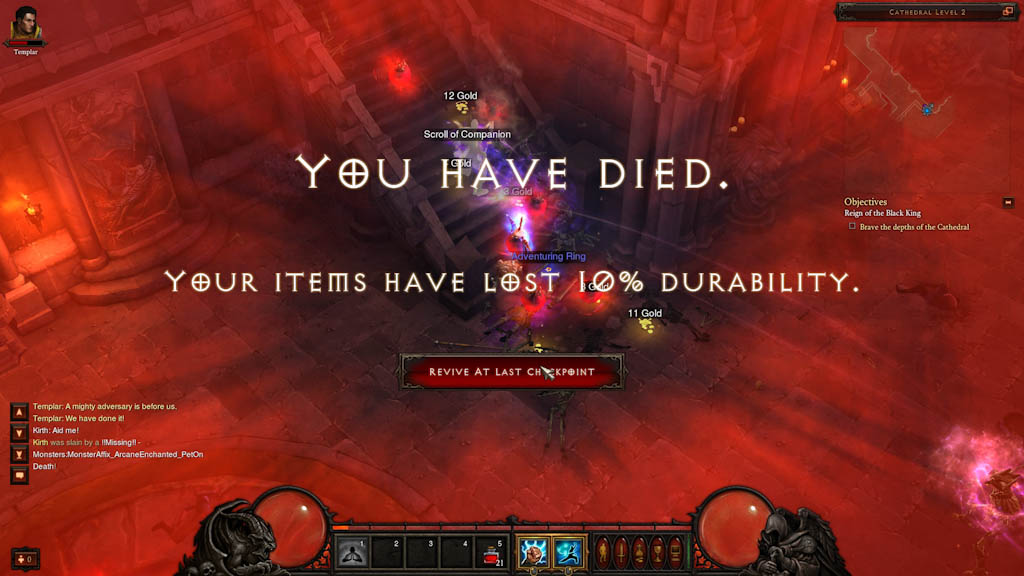Open the friends list button showing 0
Viewport: 1024px width, 576px height.
click(x=25, y=558)
